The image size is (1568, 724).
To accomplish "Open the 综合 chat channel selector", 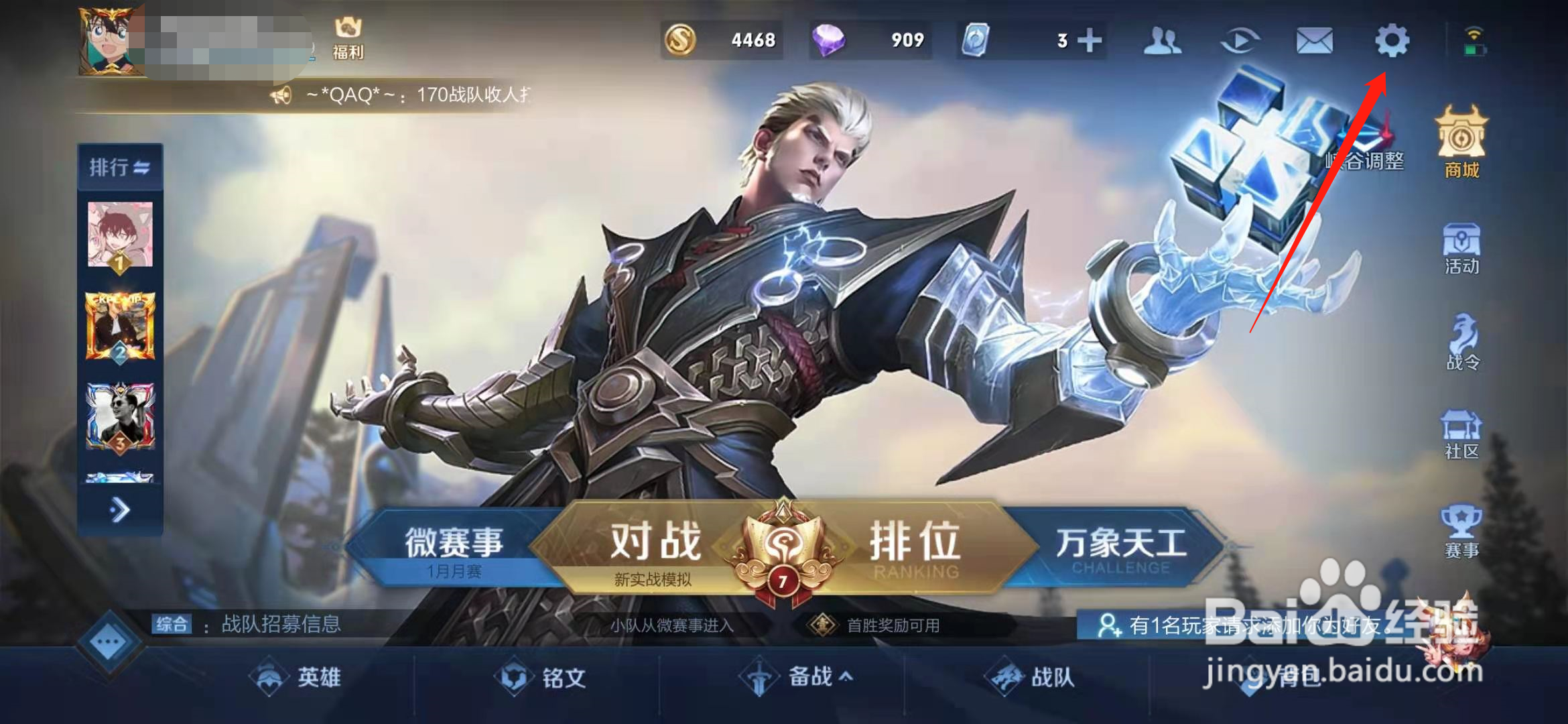I will tap(173, 624).
